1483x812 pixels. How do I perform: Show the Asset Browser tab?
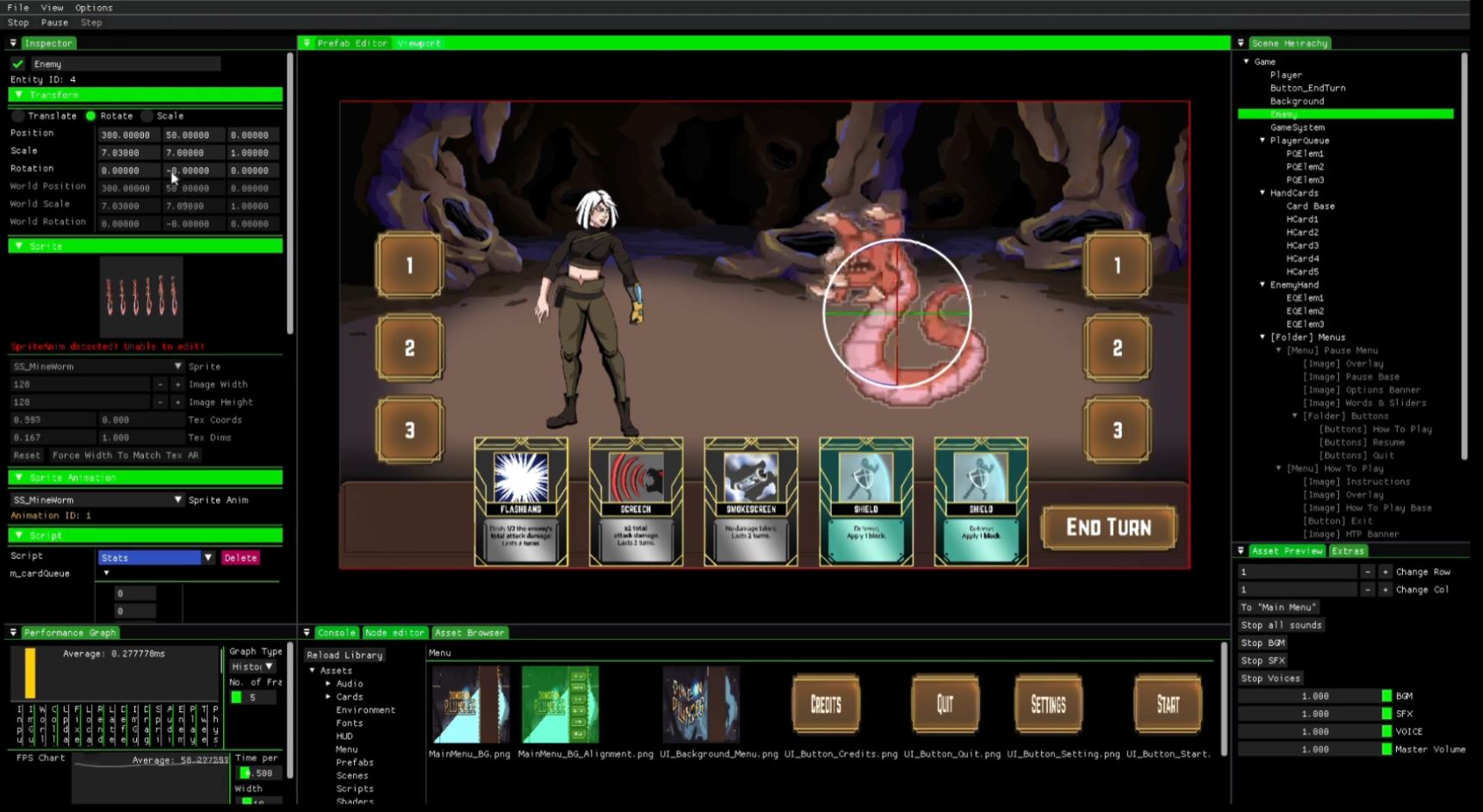(469, 633)
